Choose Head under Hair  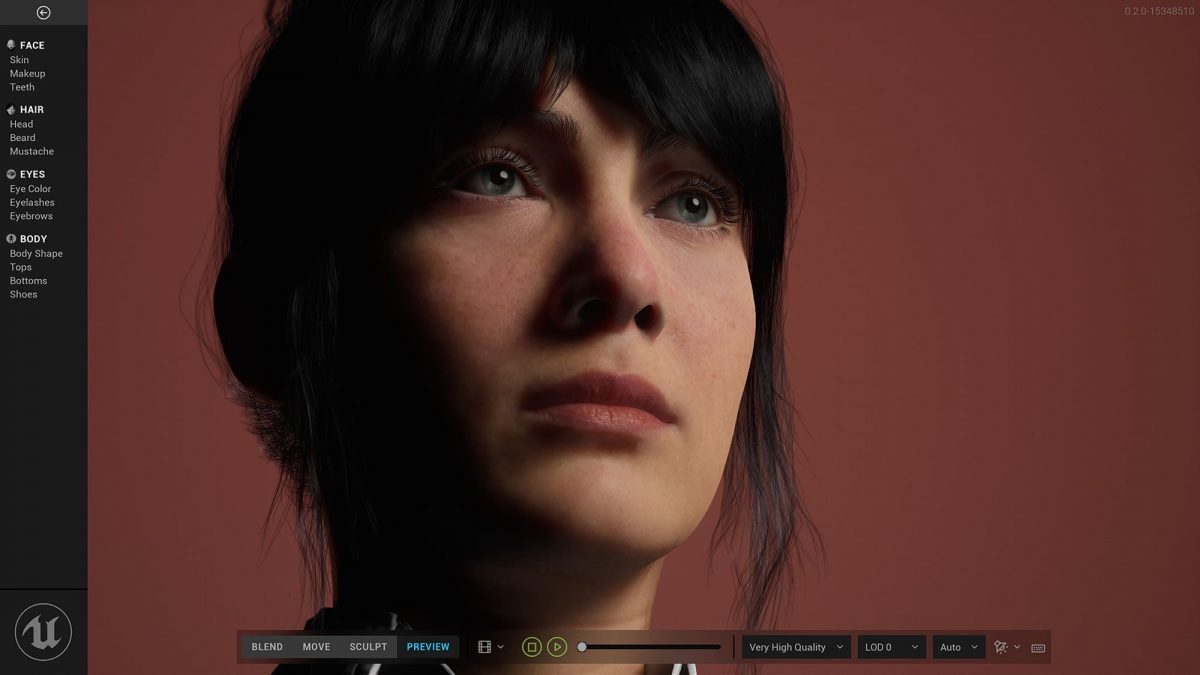21,124
